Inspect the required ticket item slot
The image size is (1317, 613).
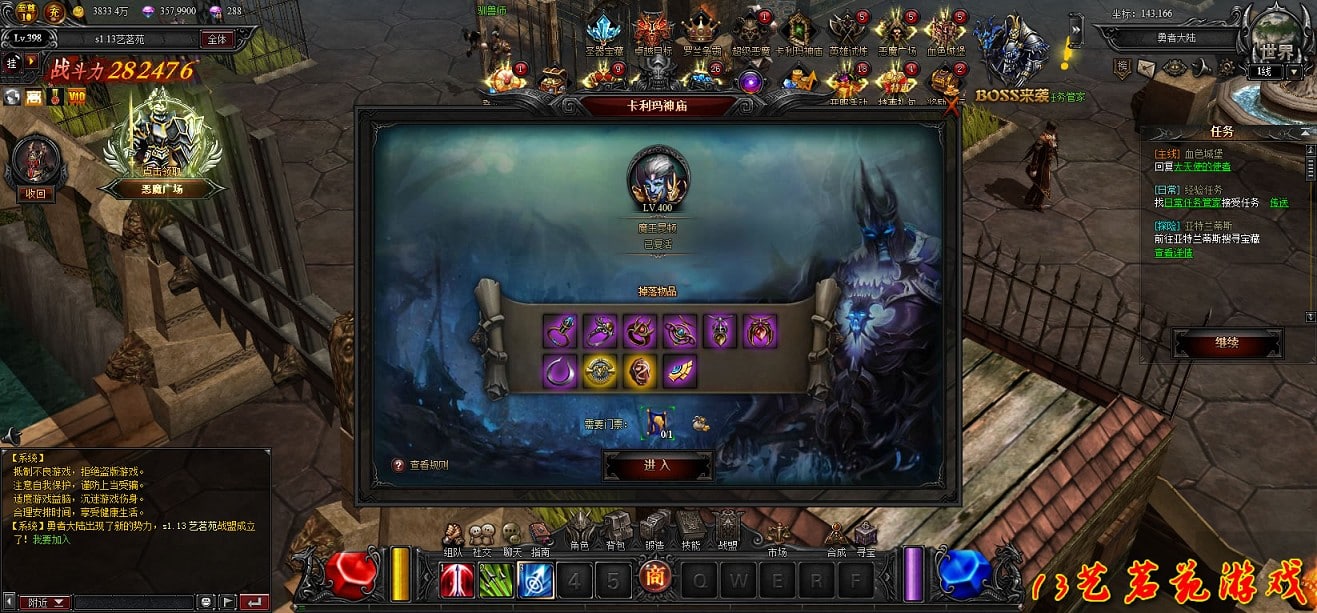pos(658,422)
